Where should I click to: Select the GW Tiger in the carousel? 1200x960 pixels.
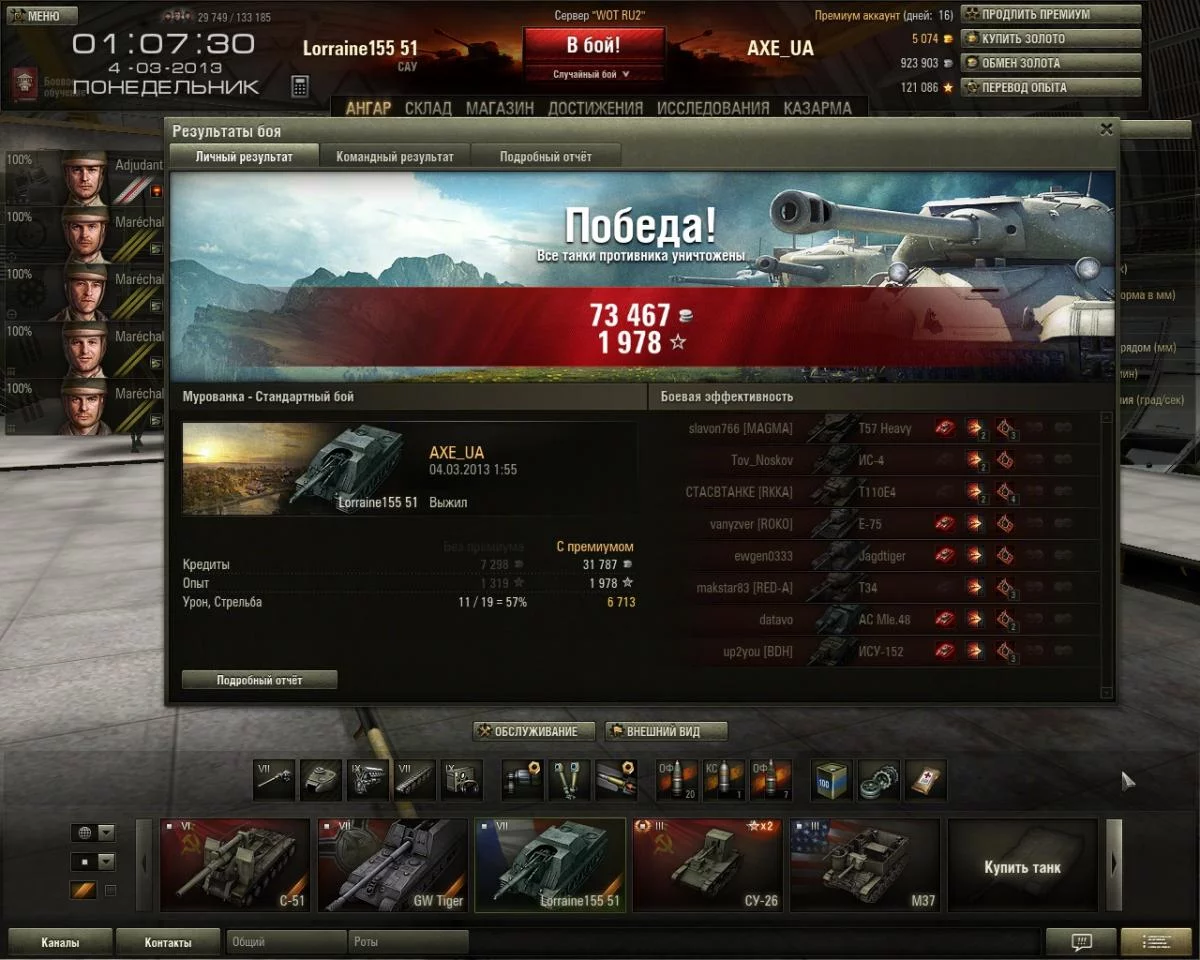pos(393,865)
